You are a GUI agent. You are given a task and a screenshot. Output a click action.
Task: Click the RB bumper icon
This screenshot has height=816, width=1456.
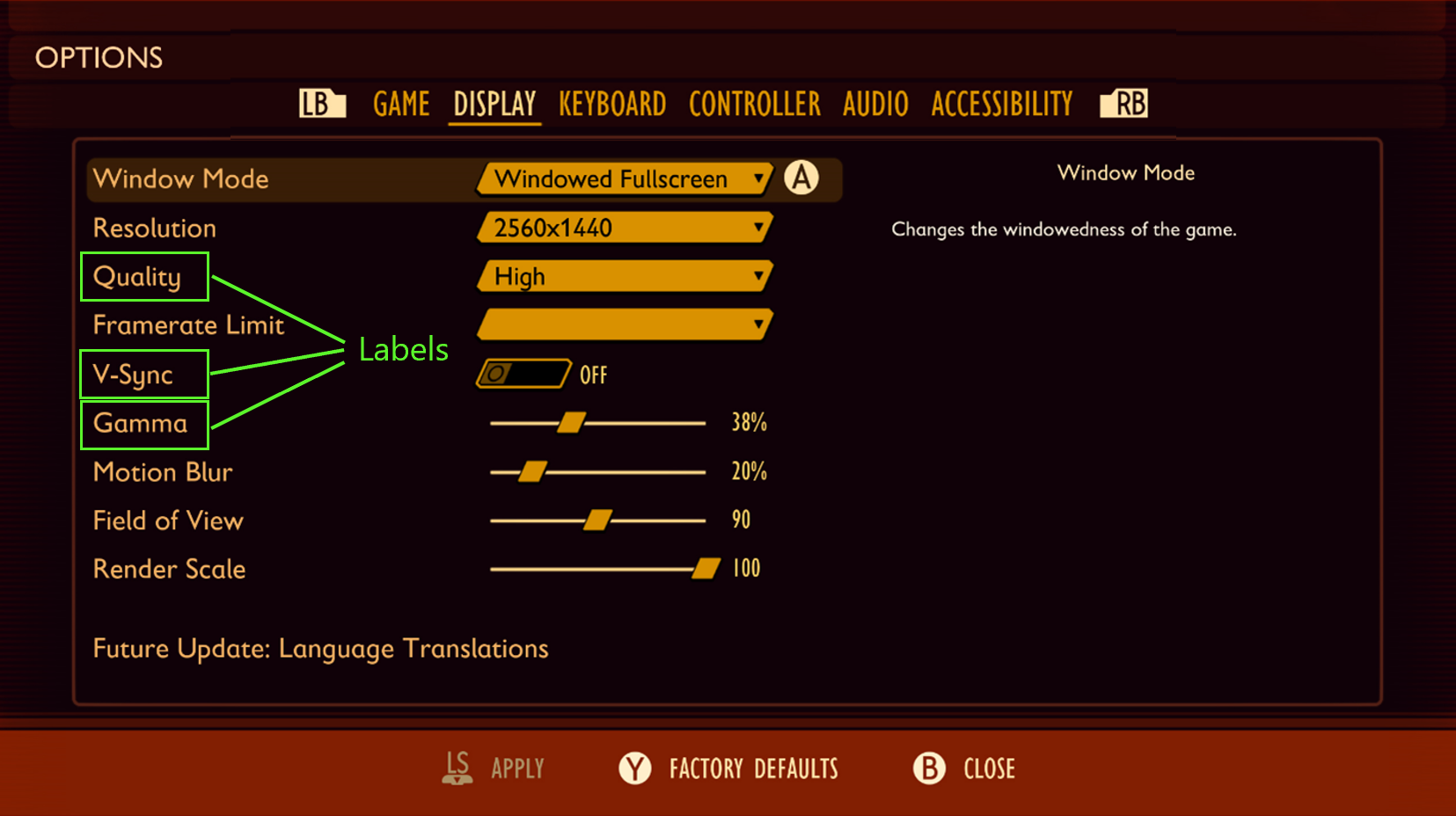coord(1123,103)
